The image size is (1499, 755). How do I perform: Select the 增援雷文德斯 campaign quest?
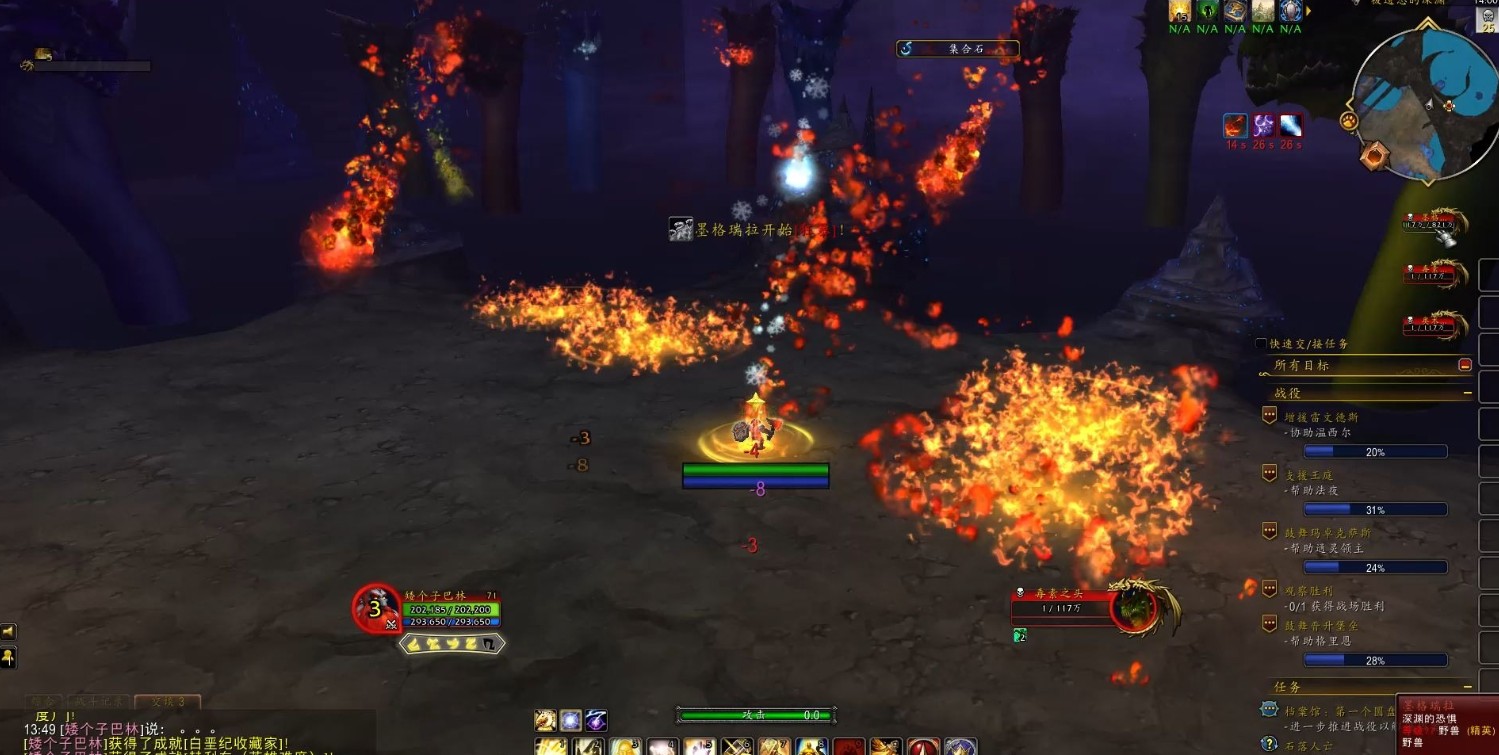tap(1321, 417)
